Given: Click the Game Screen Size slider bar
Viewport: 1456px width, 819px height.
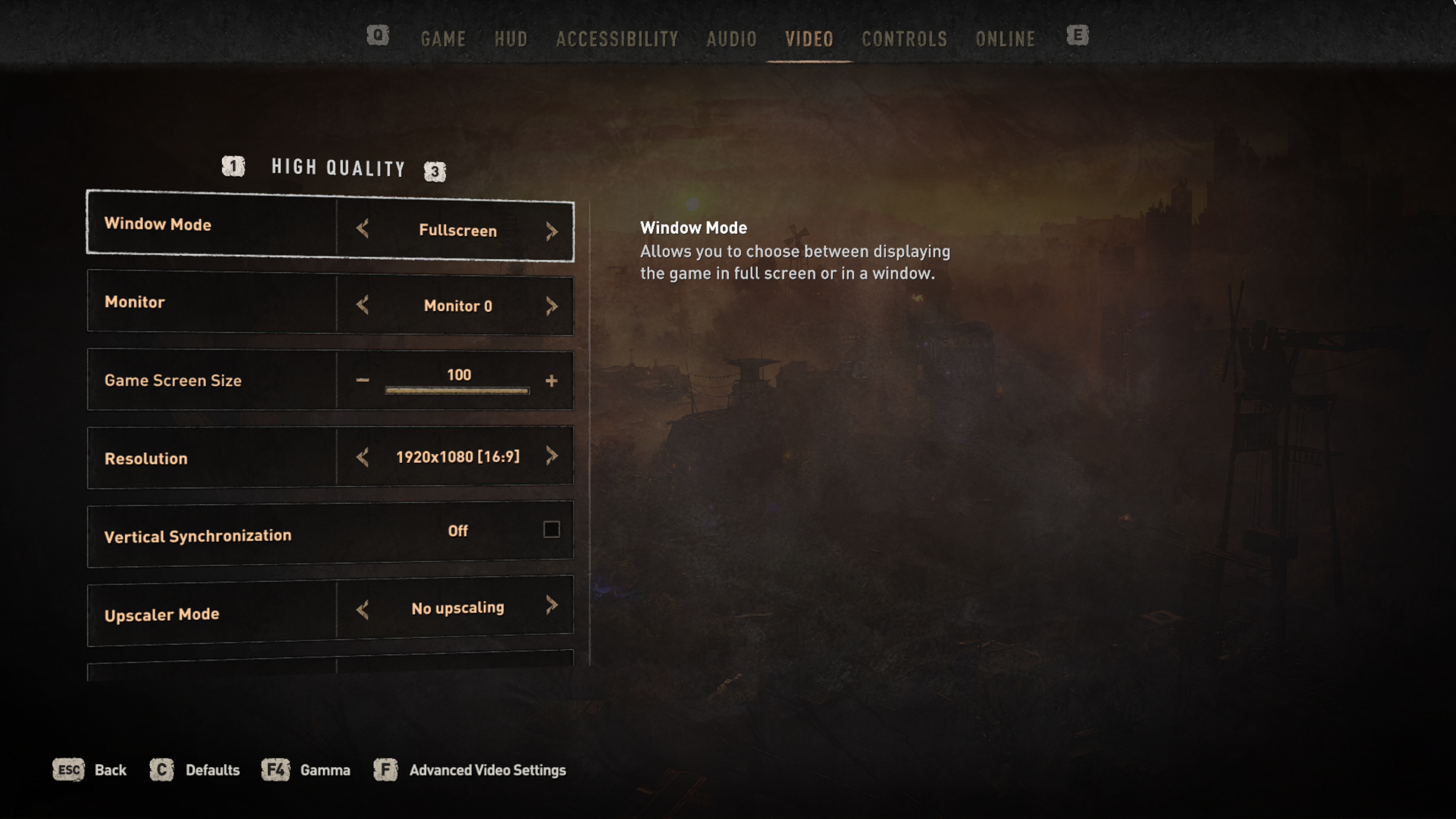Looking at the screenshot, I should tap(457, 391).
